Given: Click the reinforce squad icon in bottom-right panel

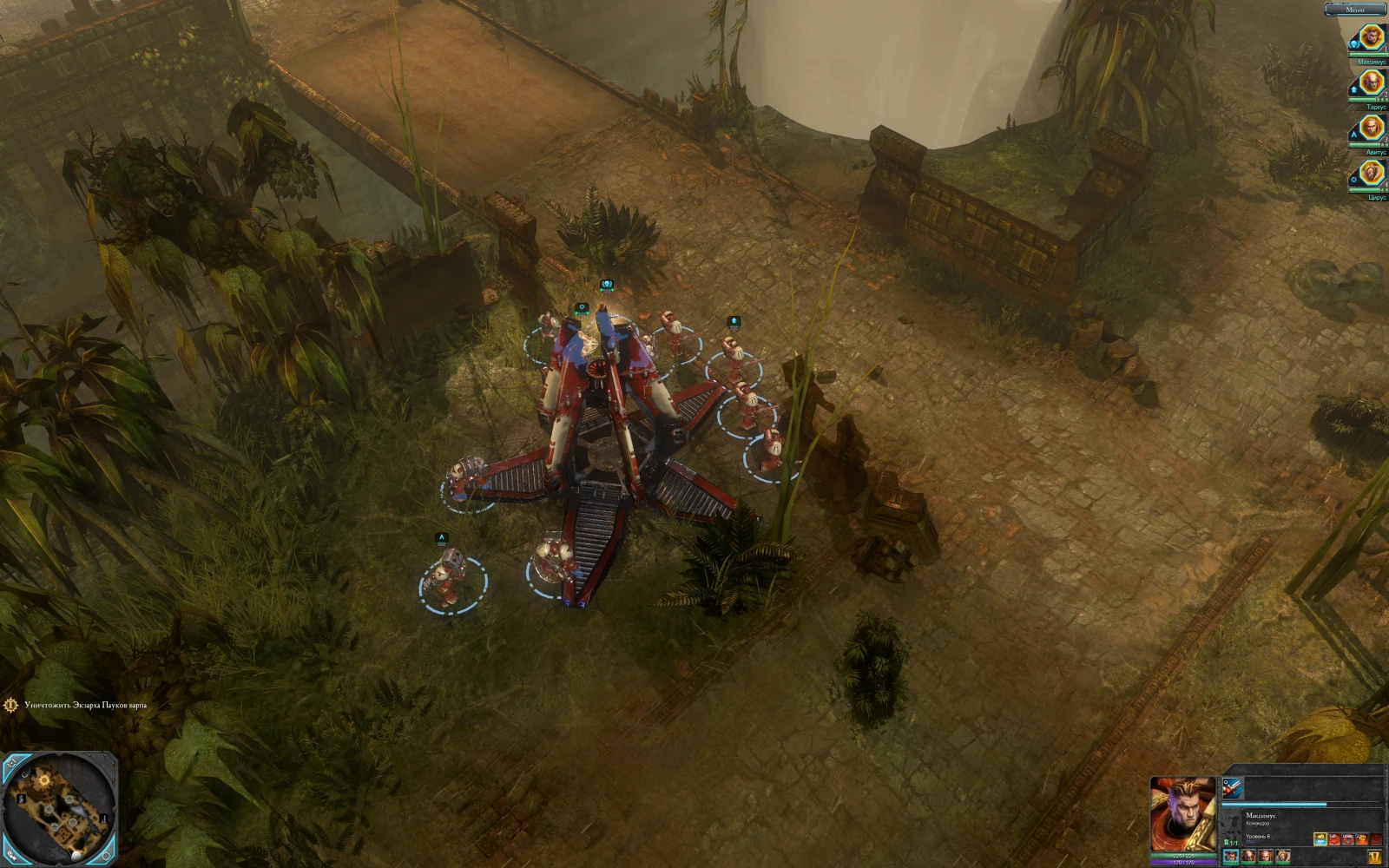Looking at the screenshot, I should [1373, 855].
